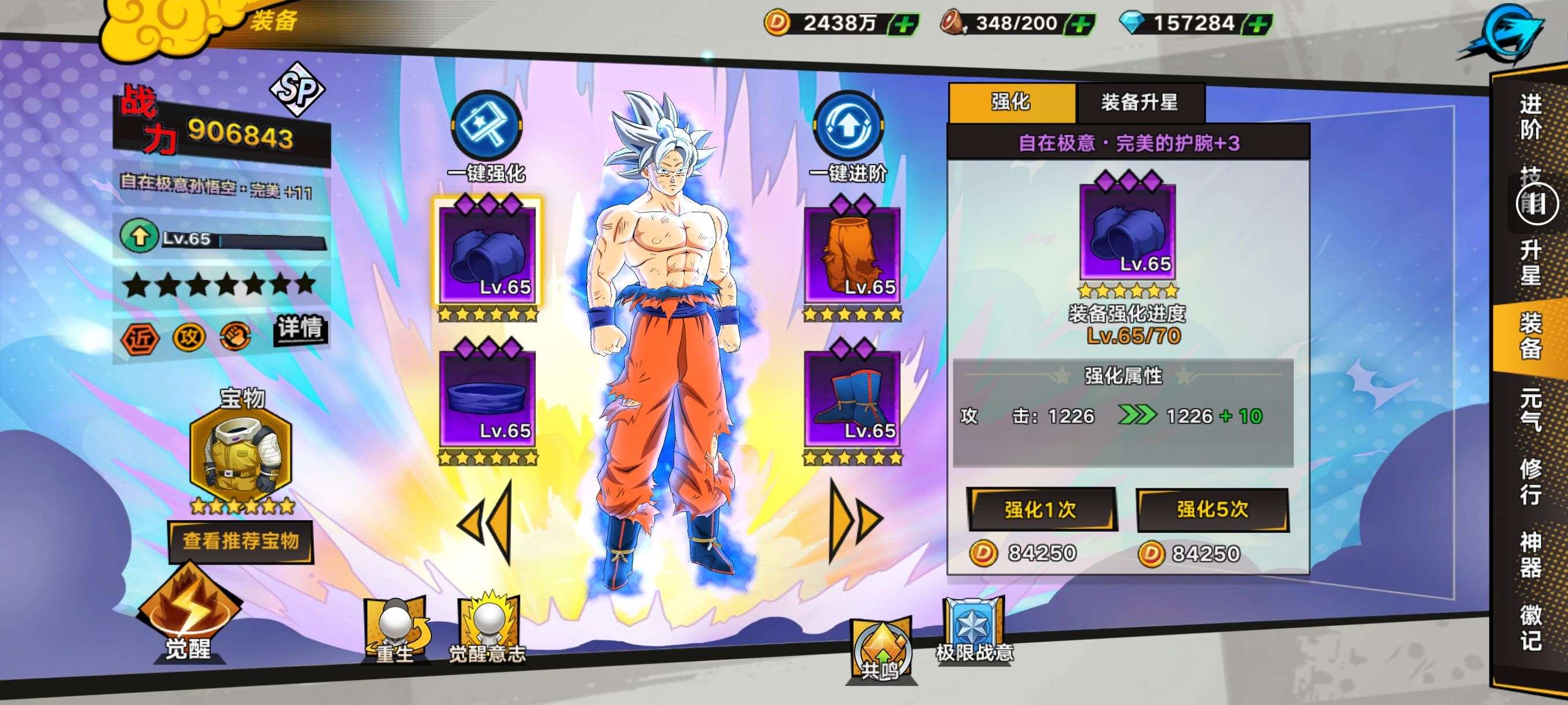Select the orange pants equipment slot
Viewport: 1568px width, 705px height.
(852, 254)
